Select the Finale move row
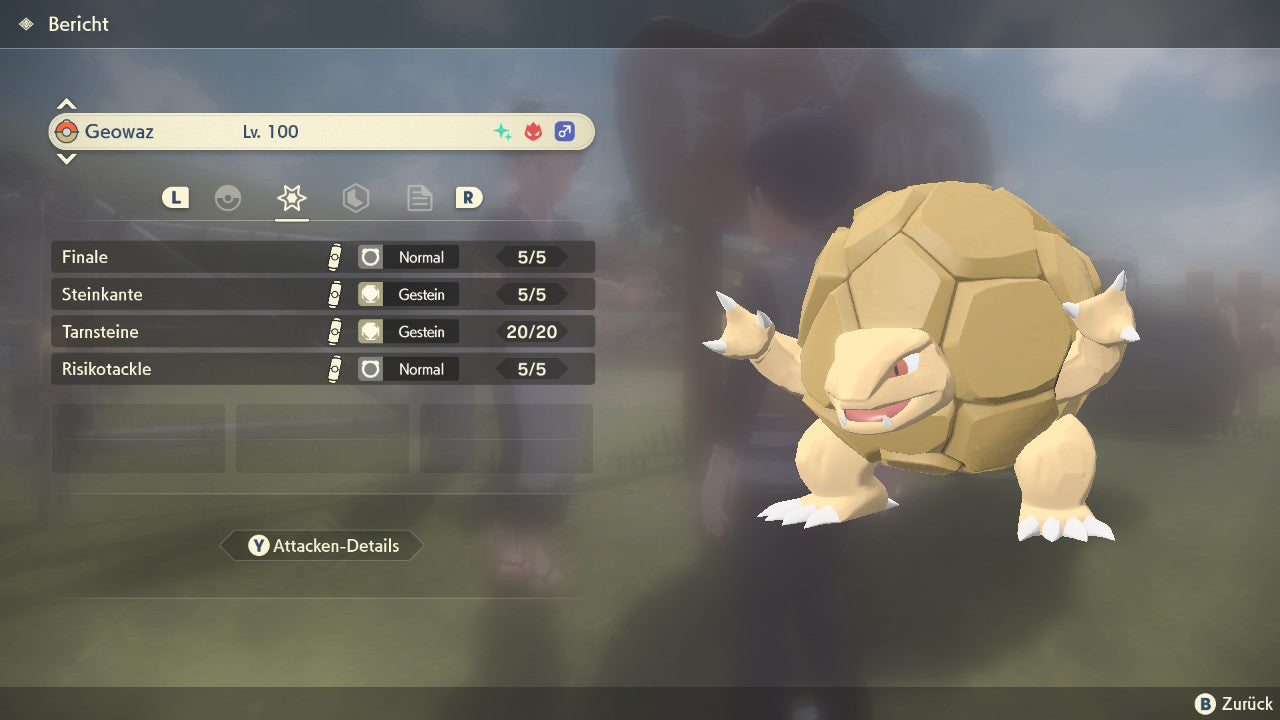 (x=322, y=257)
